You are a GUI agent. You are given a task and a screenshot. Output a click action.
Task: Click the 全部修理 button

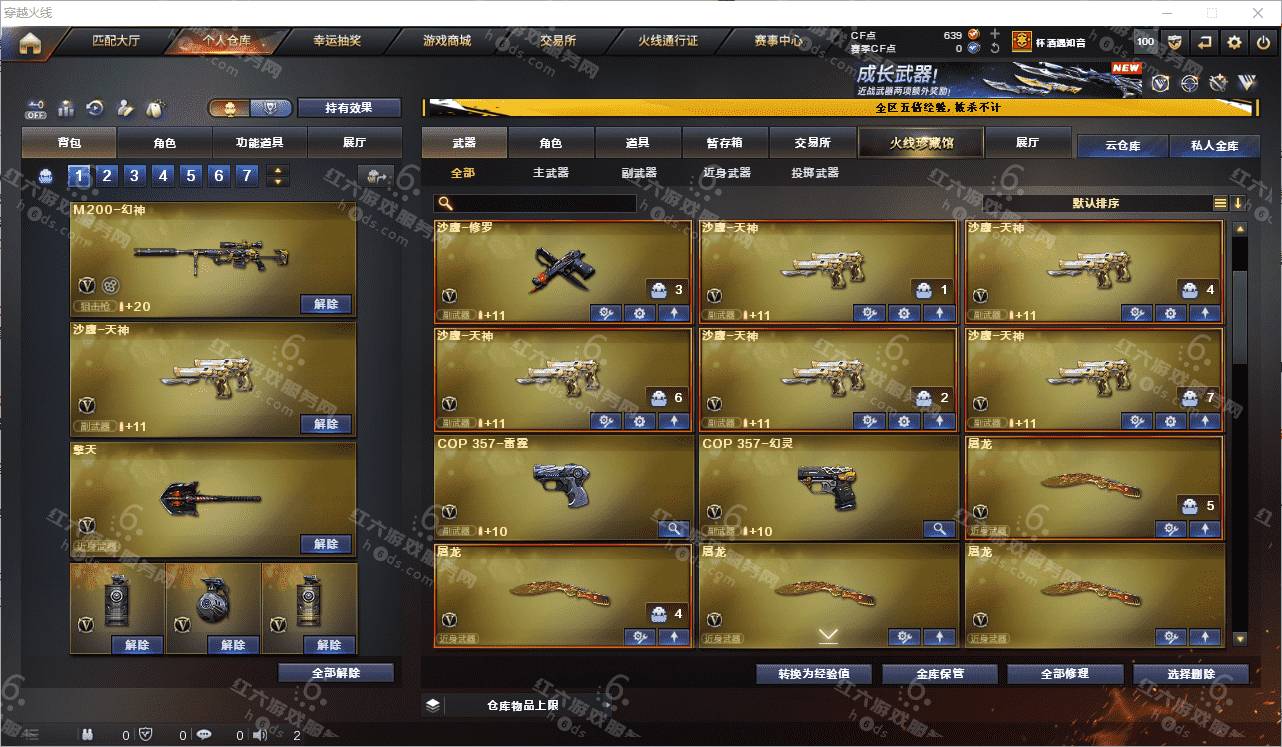1063,674
